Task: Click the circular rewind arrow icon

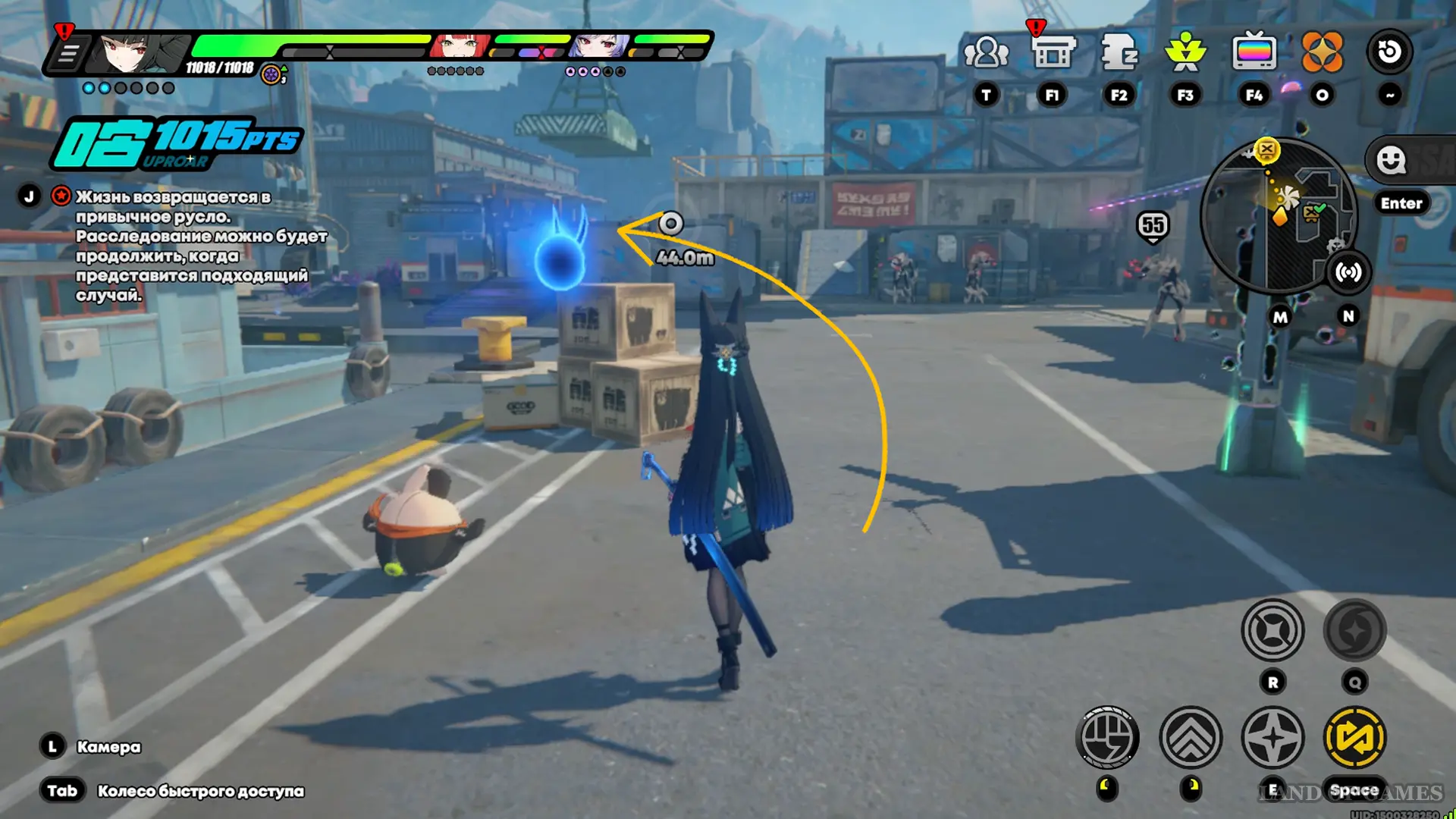Action: 1389,52
